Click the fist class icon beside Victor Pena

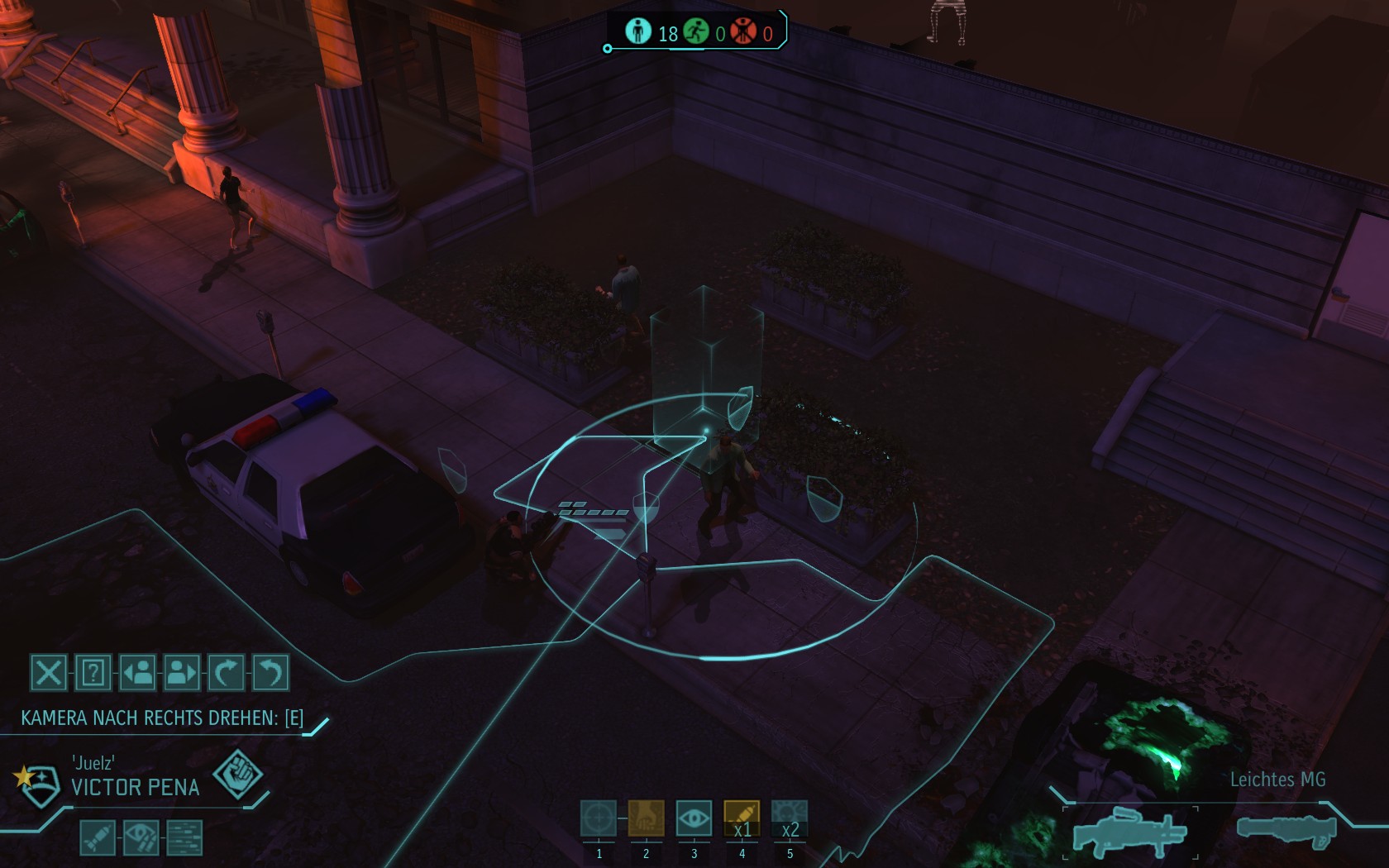pos(237,775)
